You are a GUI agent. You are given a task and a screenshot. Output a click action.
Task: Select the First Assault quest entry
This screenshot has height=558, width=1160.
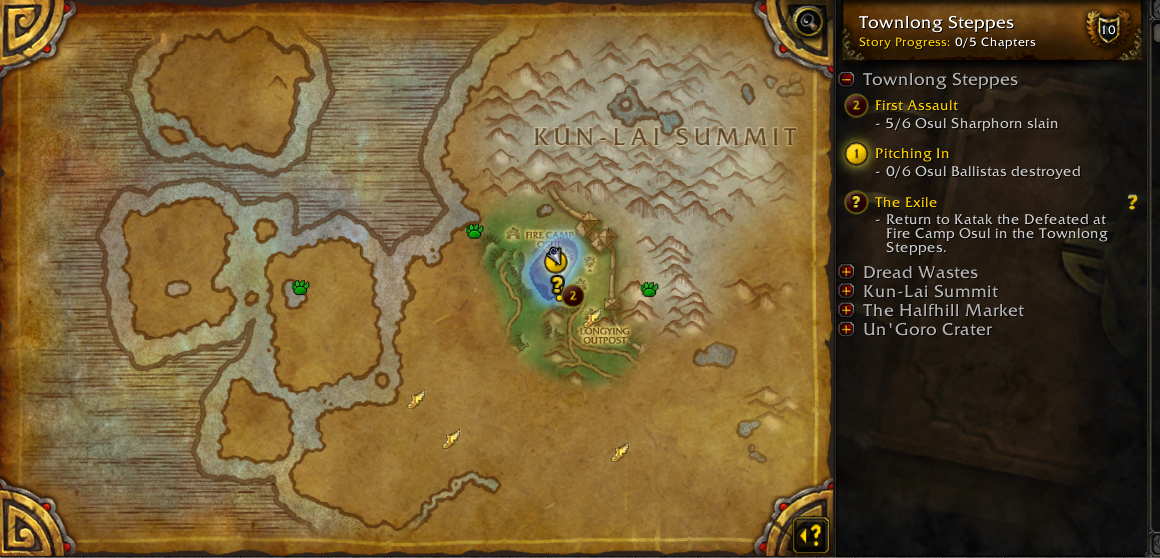click(916, 105)
